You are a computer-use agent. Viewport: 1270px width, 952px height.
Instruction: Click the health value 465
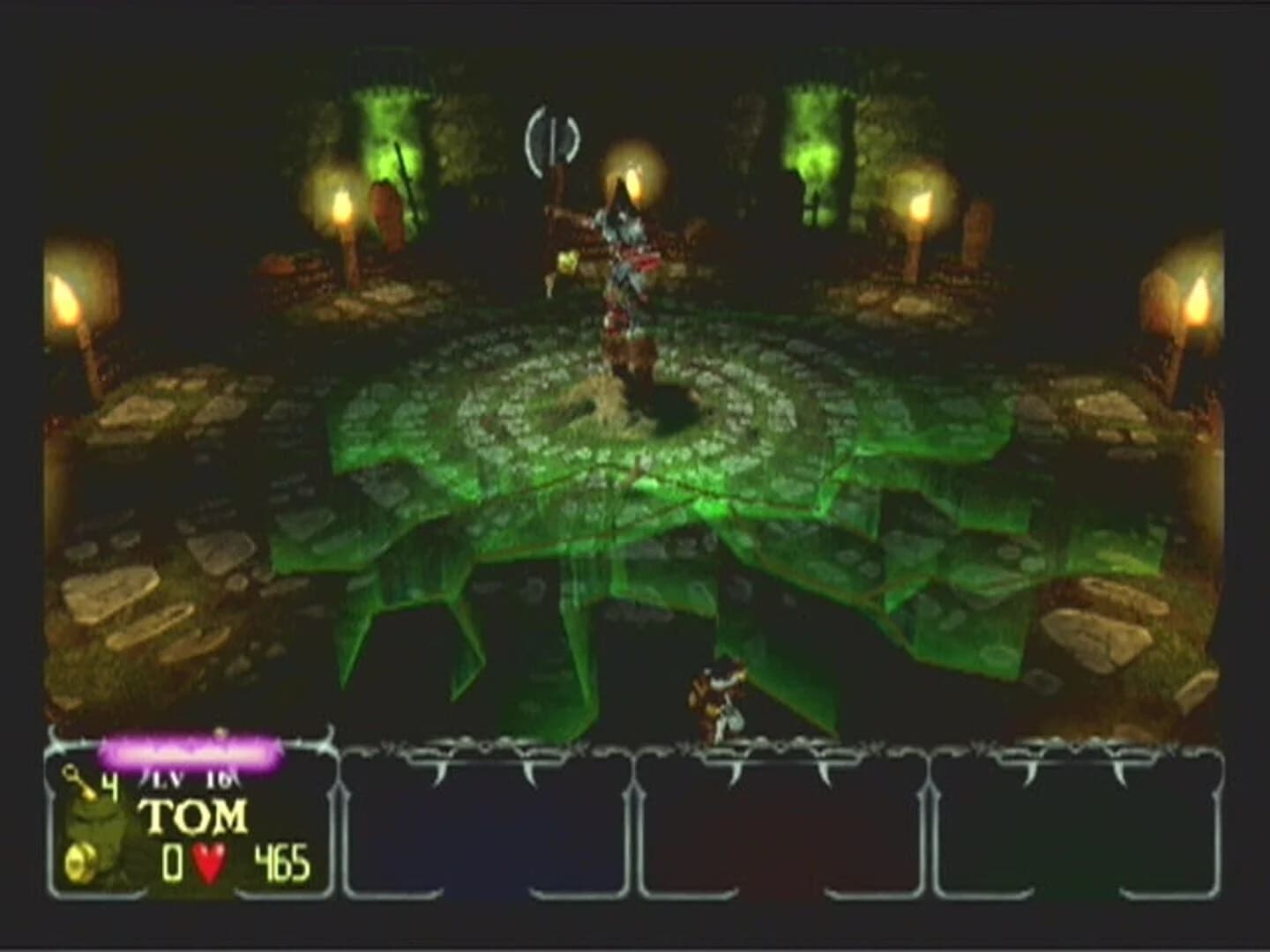click(282, 860)
